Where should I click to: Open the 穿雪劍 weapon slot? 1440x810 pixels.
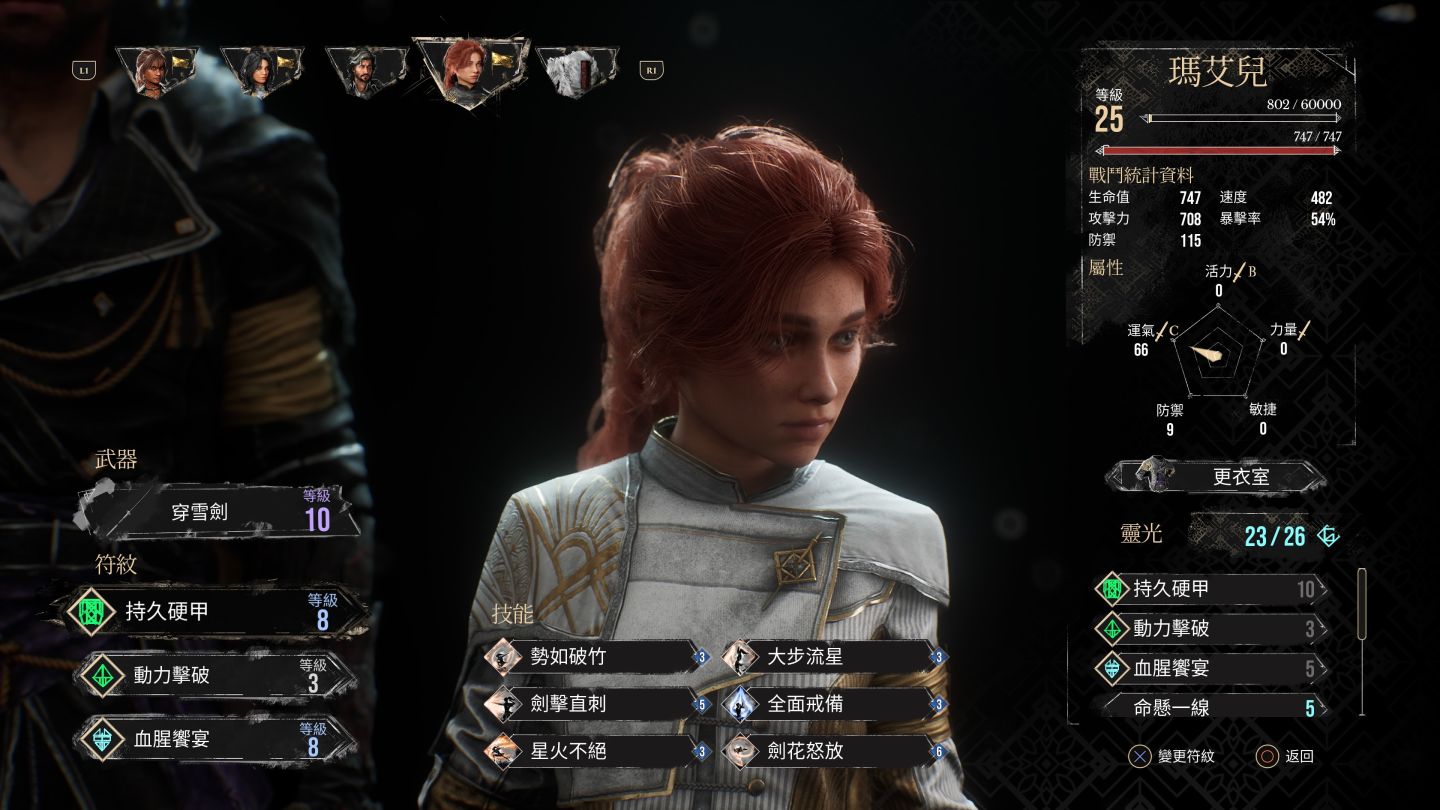point(219,512)
